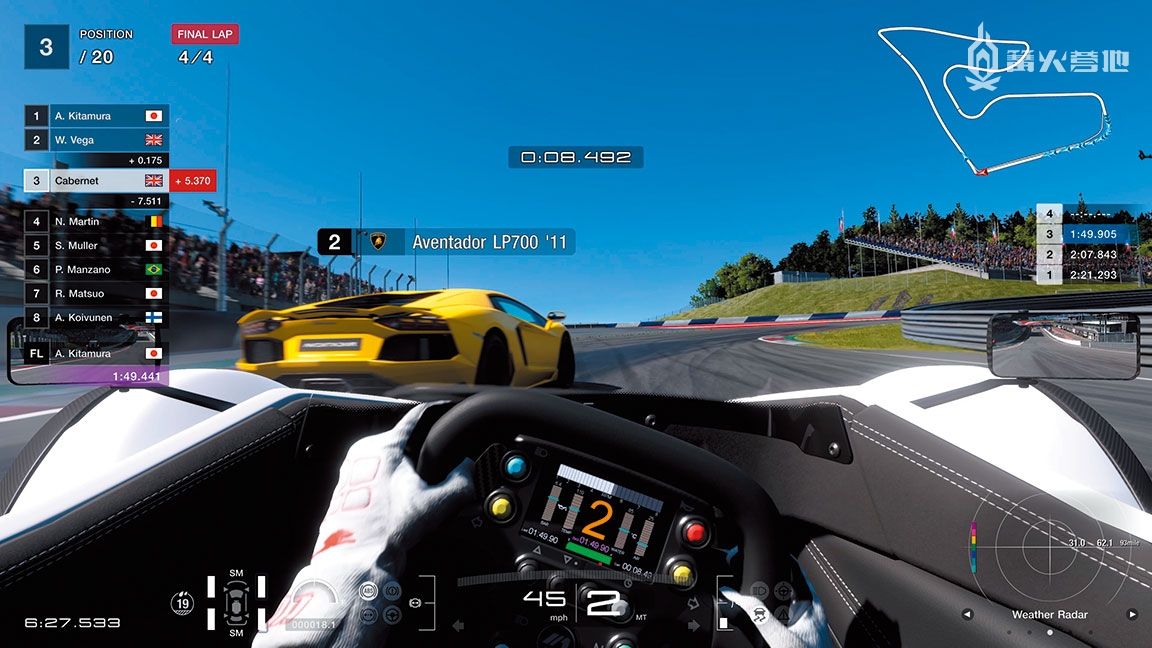1152x648 pixels.
Task: Click the tyre wear indicator
Action: coord(236,605)
